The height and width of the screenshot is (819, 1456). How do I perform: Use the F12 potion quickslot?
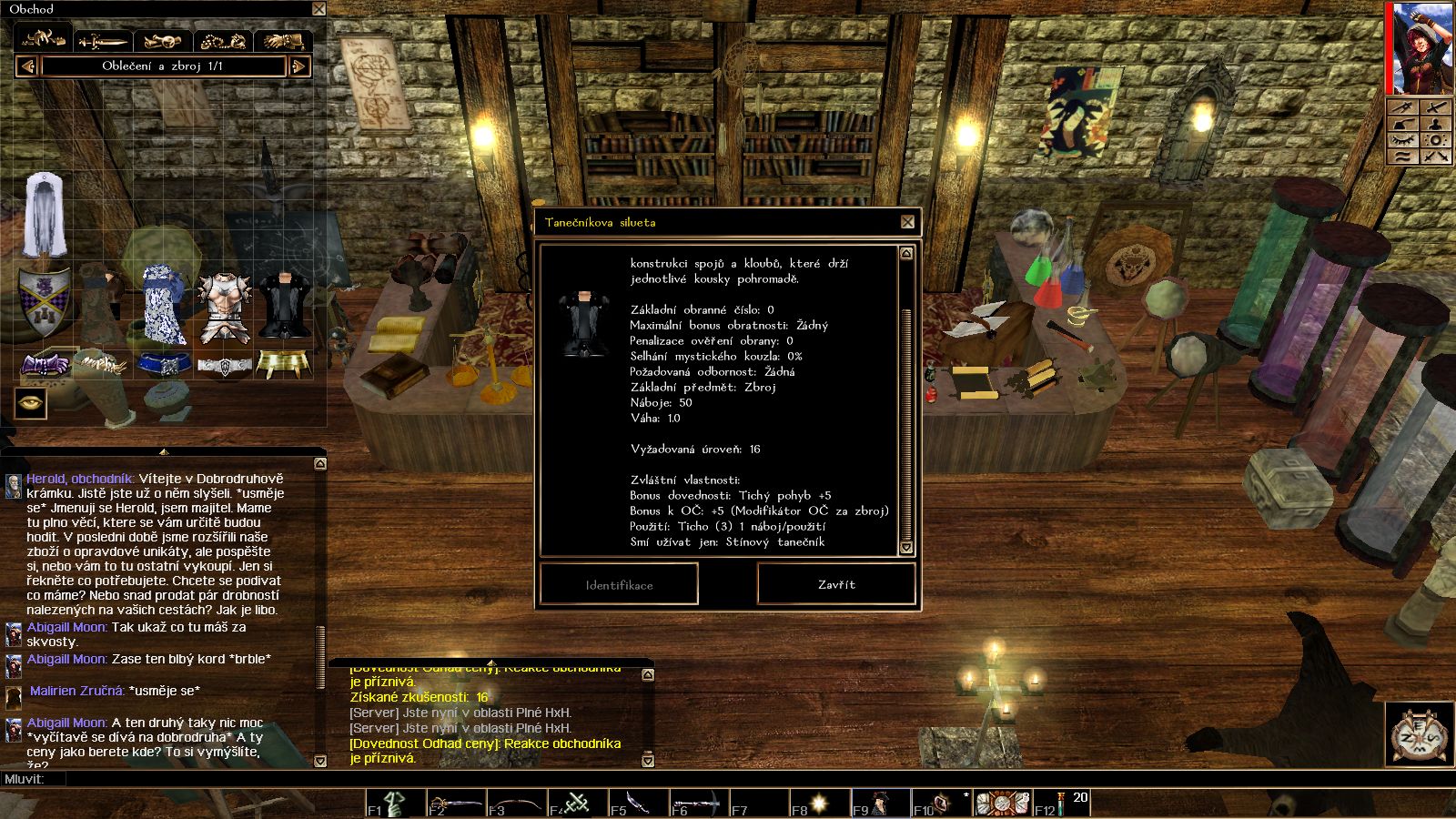pos(1062,804)
